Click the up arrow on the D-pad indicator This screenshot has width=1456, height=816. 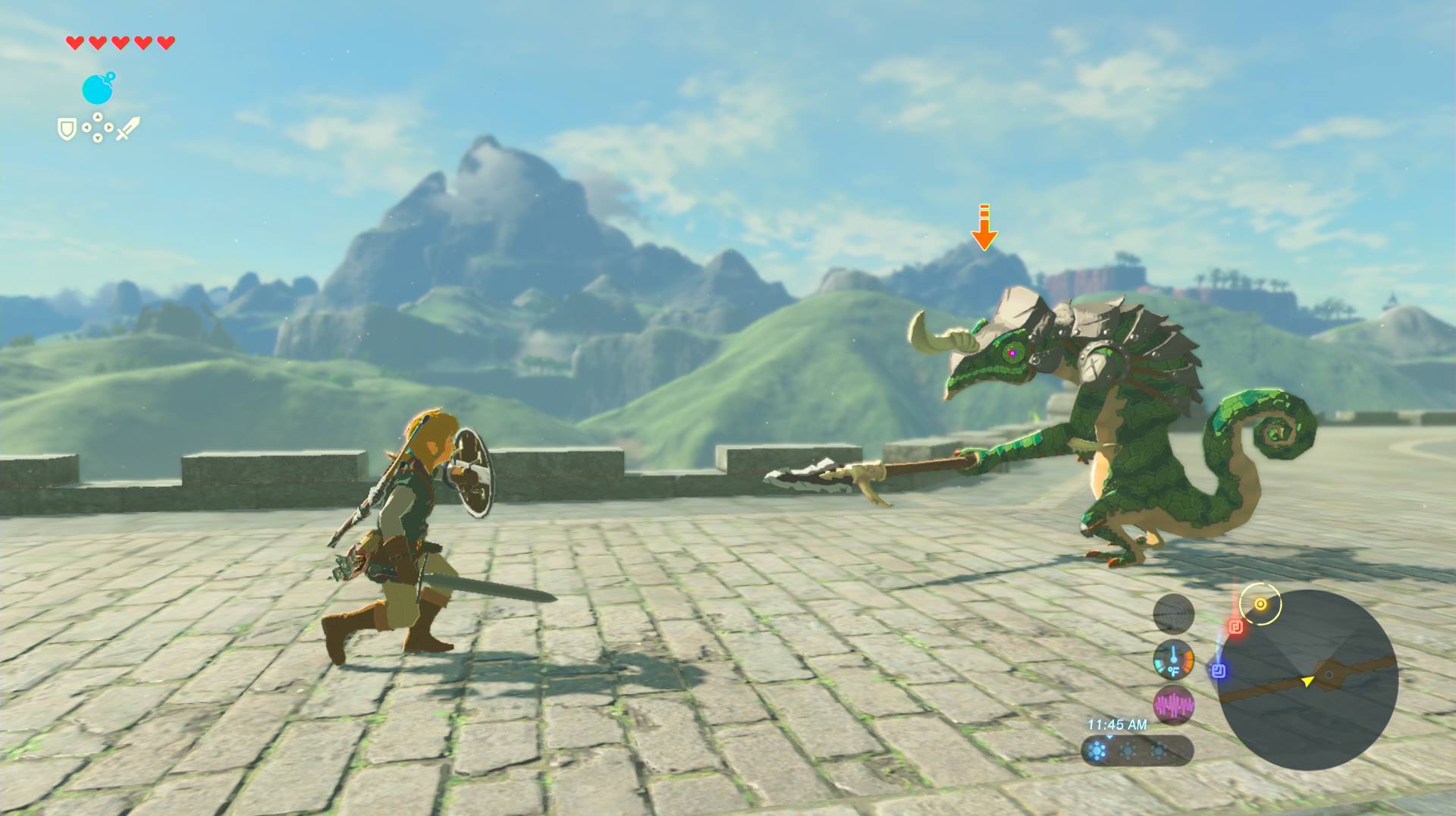tap(98, 117)
